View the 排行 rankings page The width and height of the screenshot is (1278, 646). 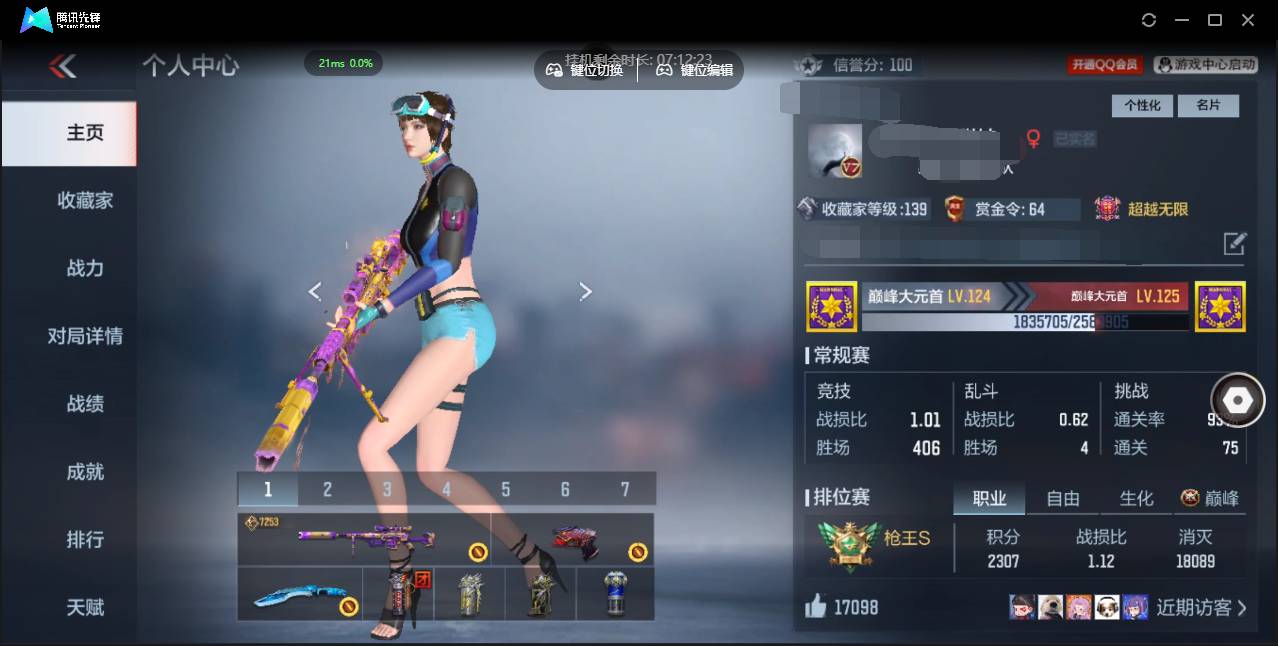[x=85, y=540]
